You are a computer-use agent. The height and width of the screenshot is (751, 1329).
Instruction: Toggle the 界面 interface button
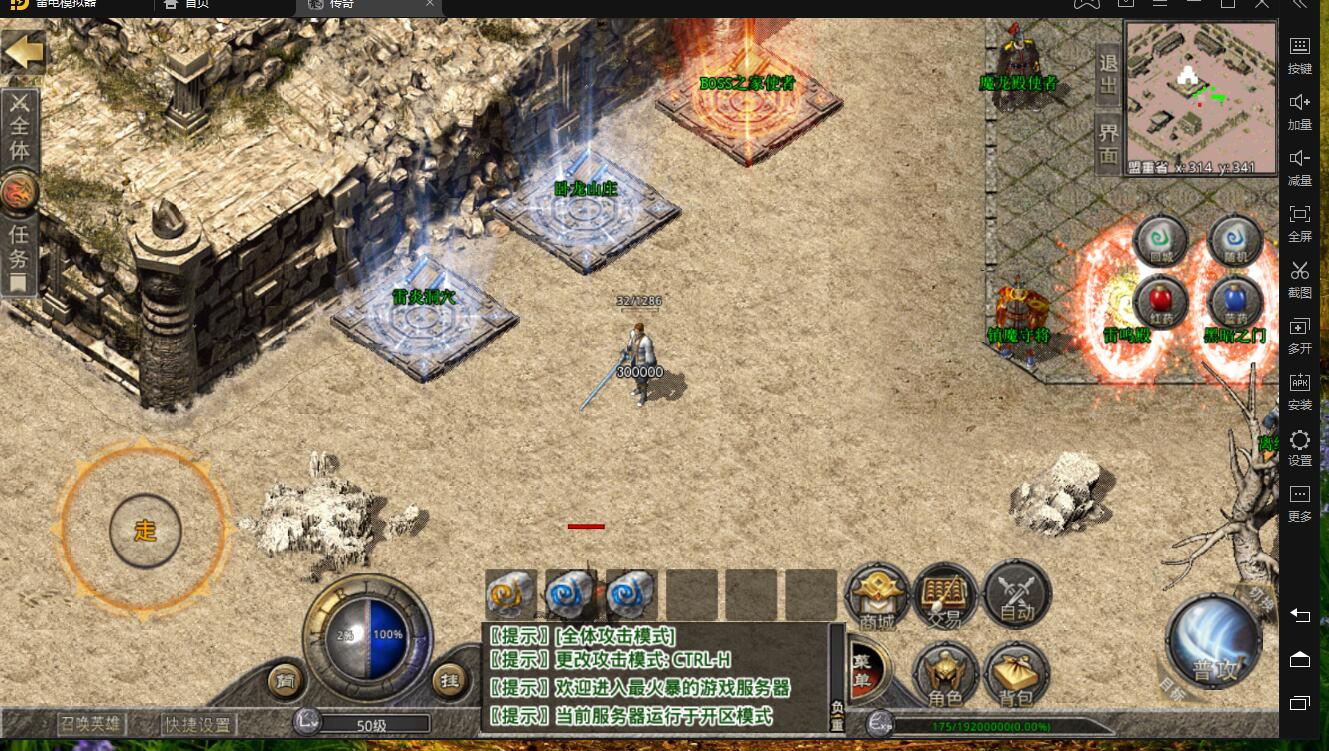1109,142
